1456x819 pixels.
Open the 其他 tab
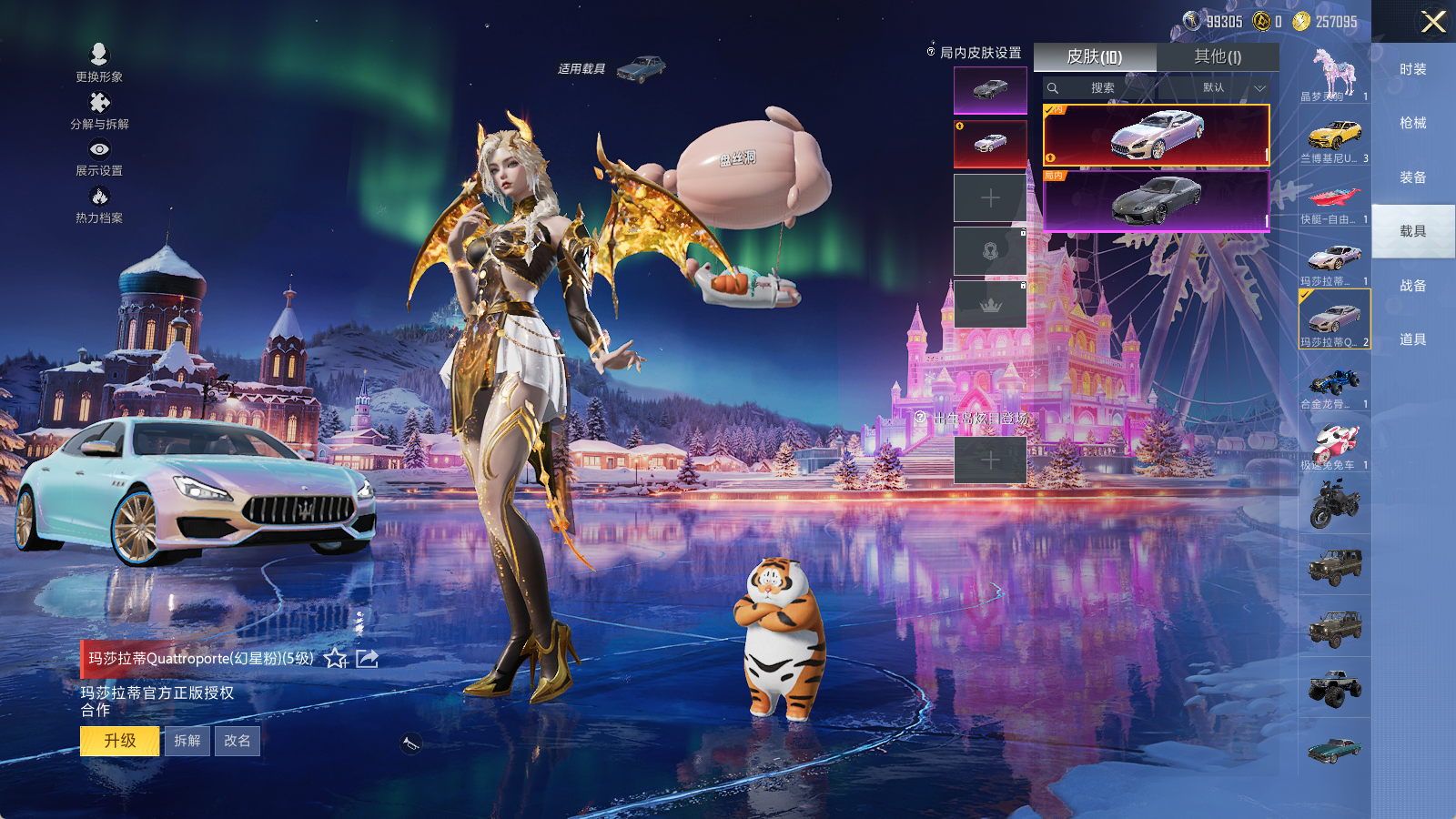(1218, 57)
